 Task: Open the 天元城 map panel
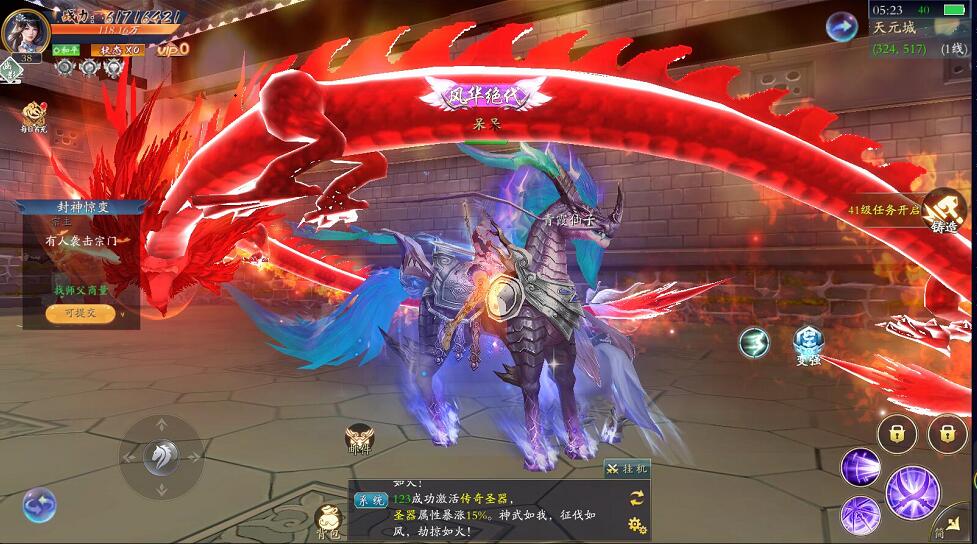894,28
